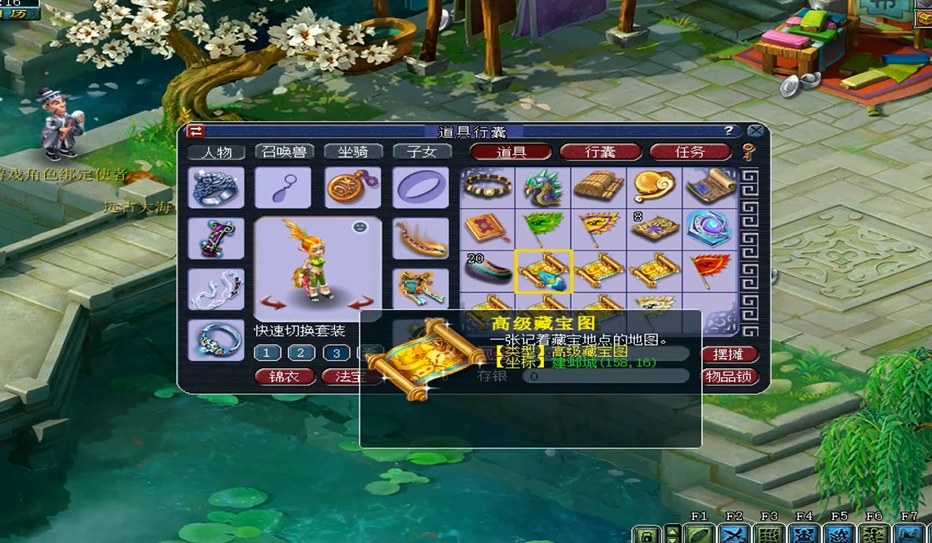Click the 摆摊 stall button

[x=729, y=355]
